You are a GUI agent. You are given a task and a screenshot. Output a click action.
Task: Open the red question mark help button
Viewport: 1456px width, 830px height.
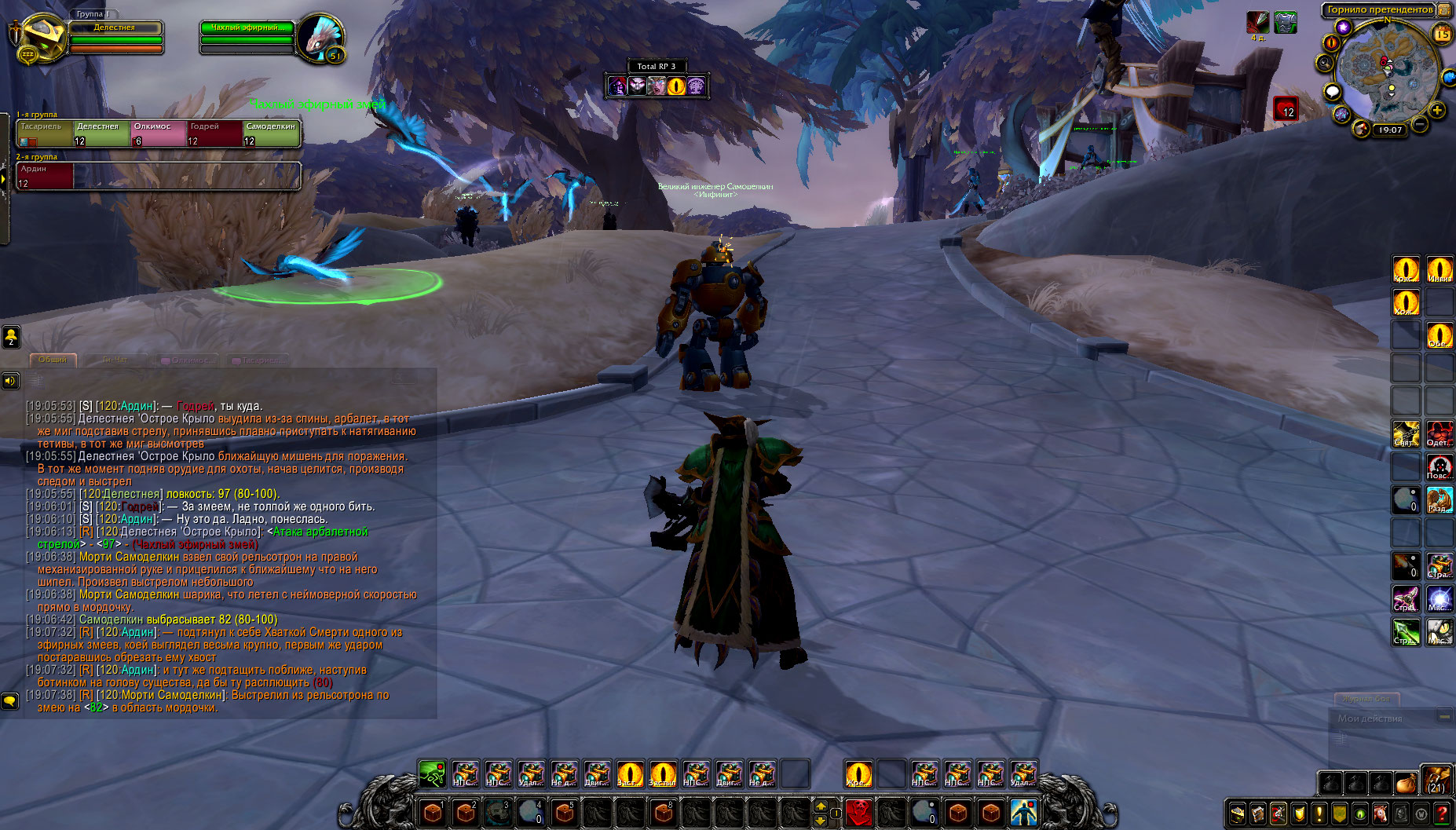click(1442, 814)
